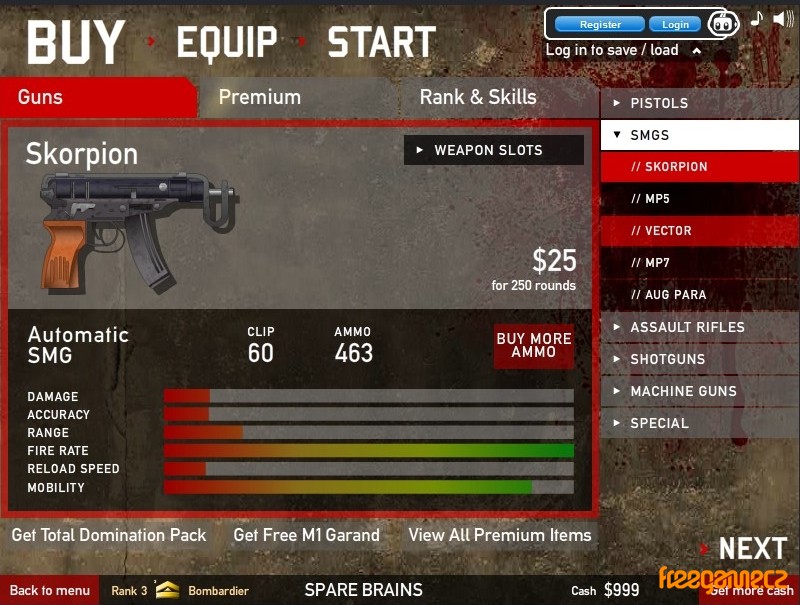Screen dimensions: 800x605
Task: Select the AUG Para entry
Action: click(699, 295)
